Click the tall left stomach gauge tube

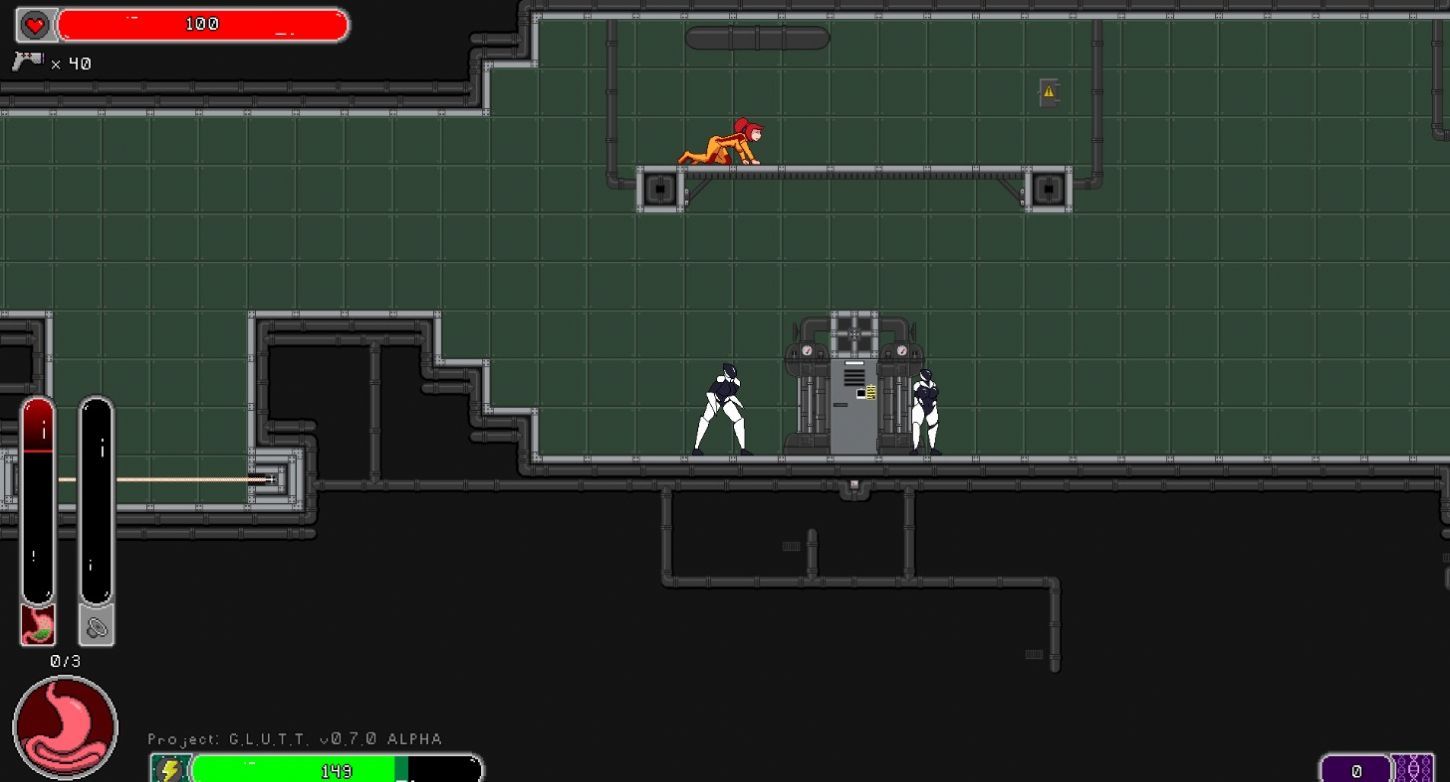coord(37,500)
